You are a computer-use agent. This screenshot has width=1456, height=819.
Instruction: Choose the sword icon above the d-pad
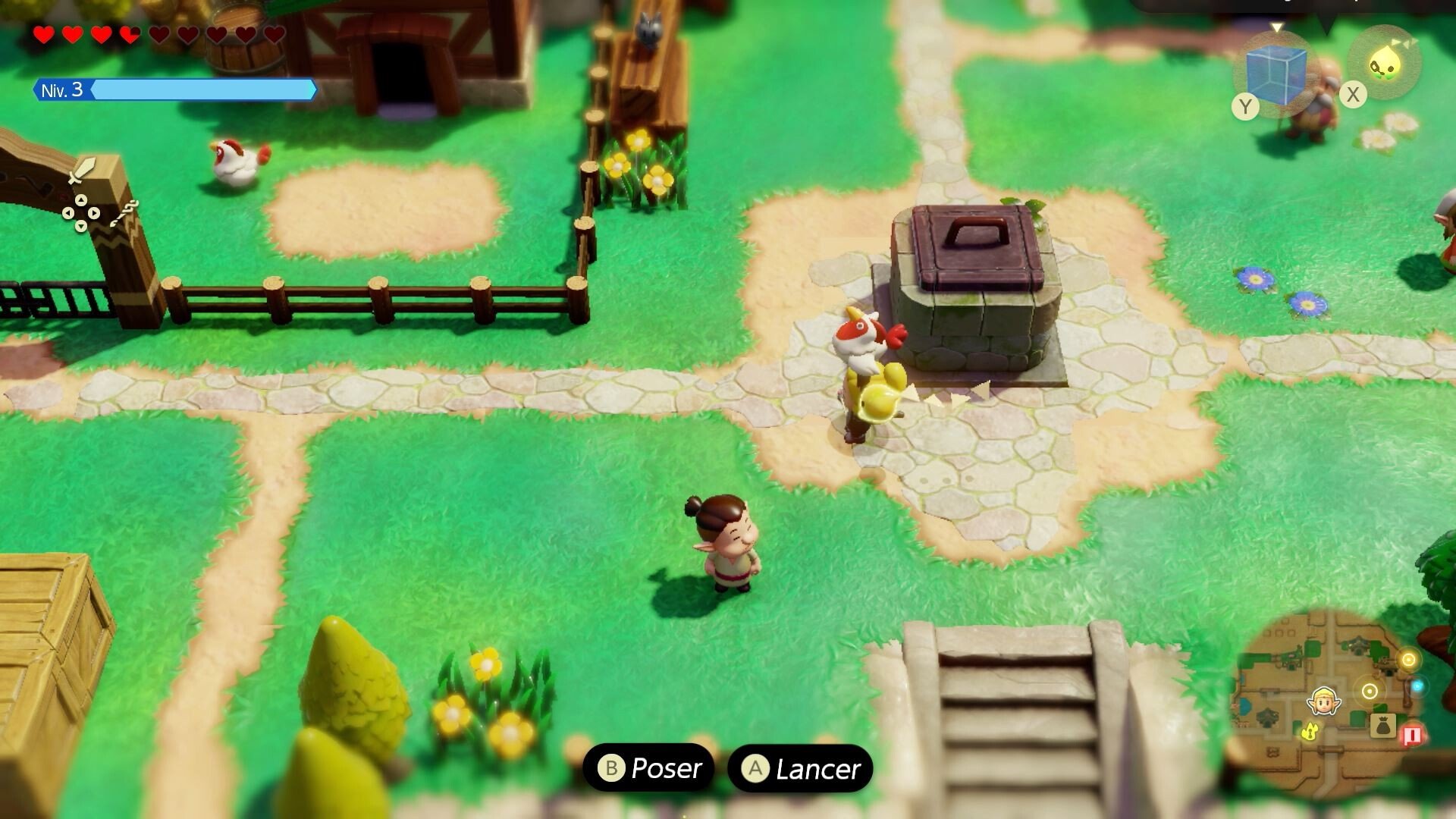[80, 171]
